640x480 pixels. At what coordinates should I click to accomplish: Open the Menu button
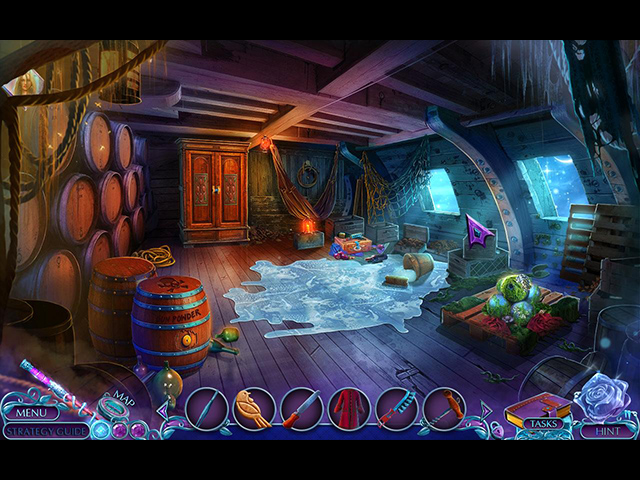(x=30, y=412)
